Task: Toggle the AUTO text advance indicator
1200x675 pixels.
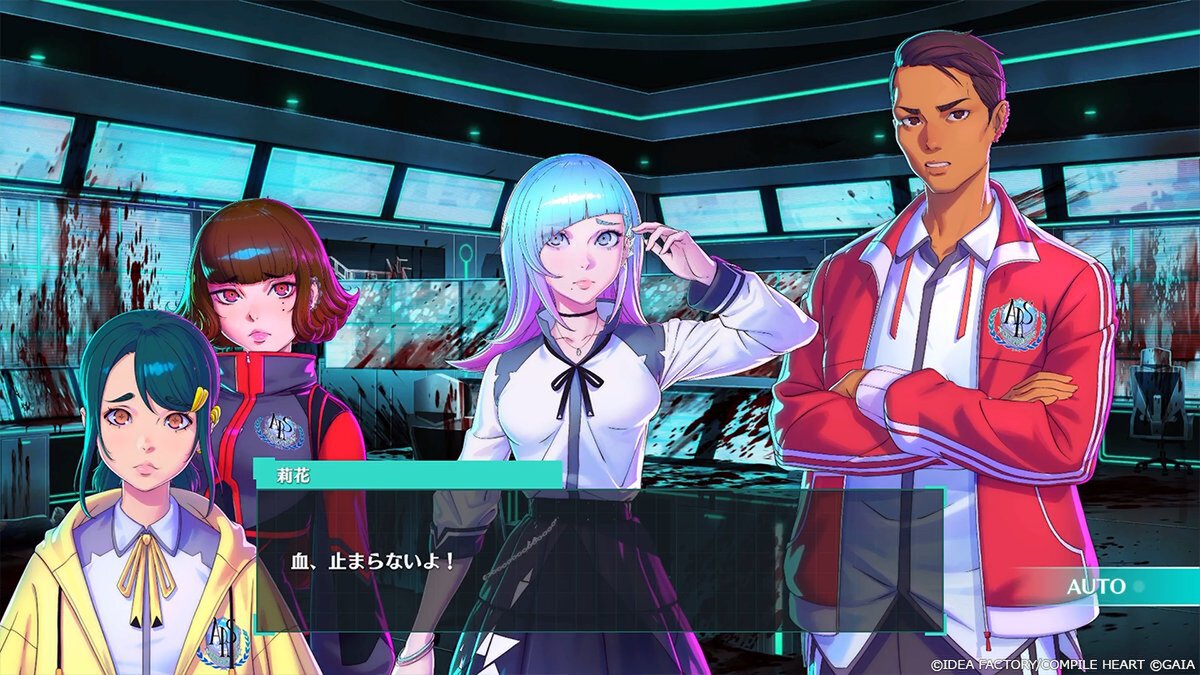Action: coord(1097,587)
